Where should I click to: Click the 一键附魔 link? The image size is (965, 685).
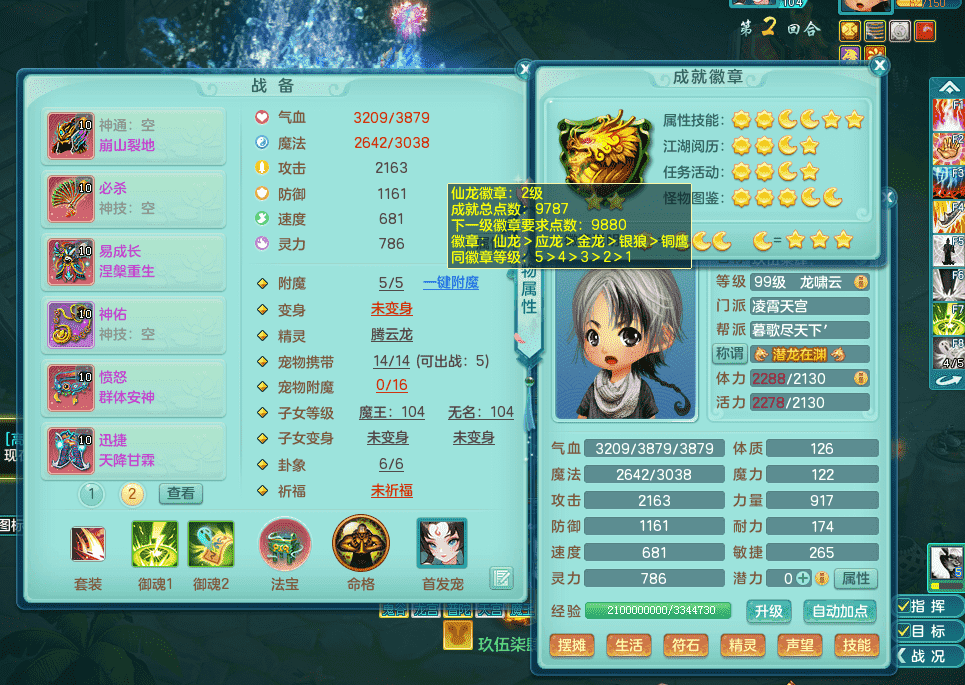coord(450,283)
